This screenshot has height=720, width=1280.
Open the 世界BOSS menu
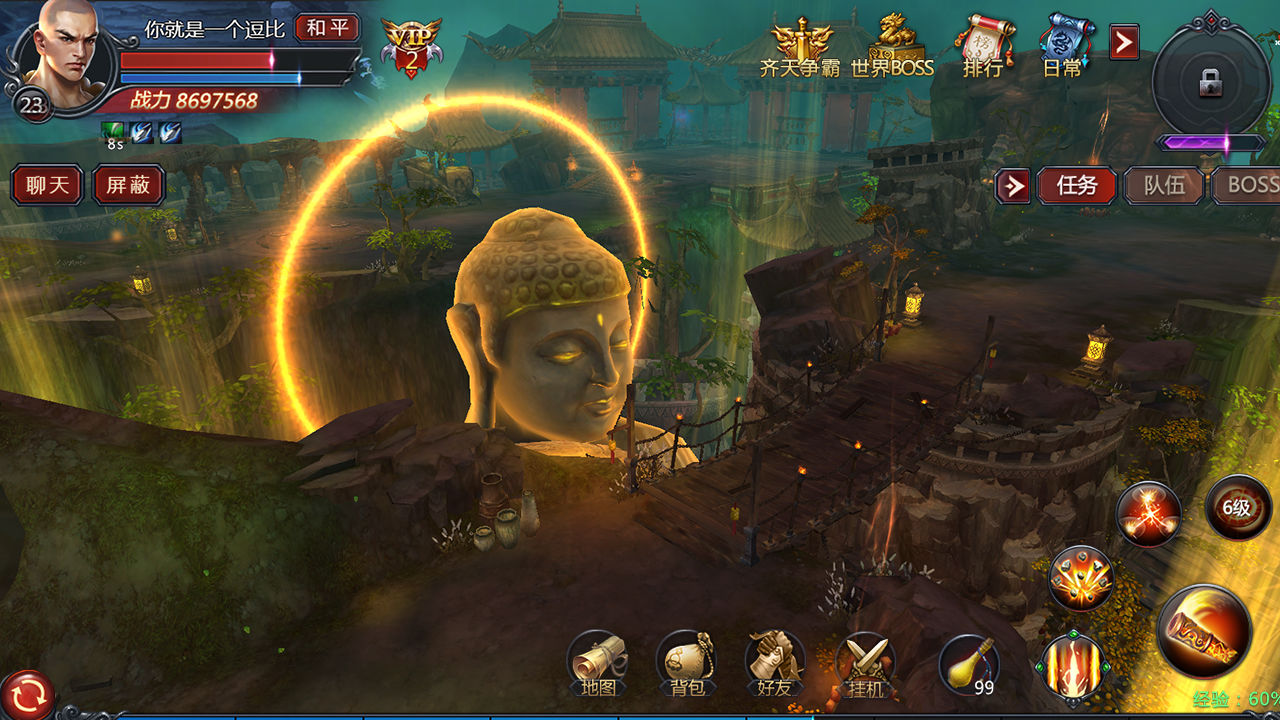coord(892,48)
